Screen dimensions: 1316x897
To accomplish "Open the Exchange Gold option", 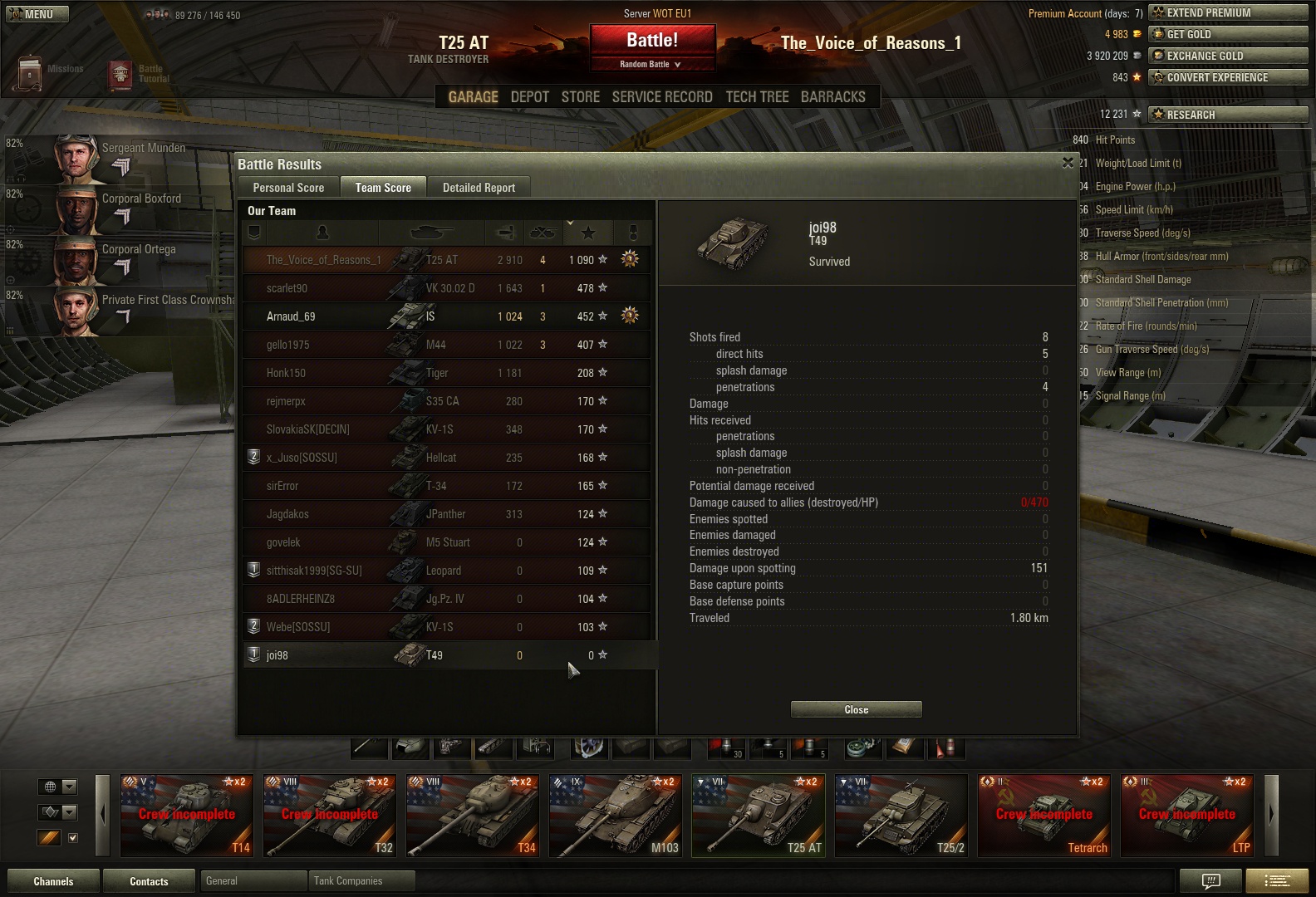I will 1227,56.
